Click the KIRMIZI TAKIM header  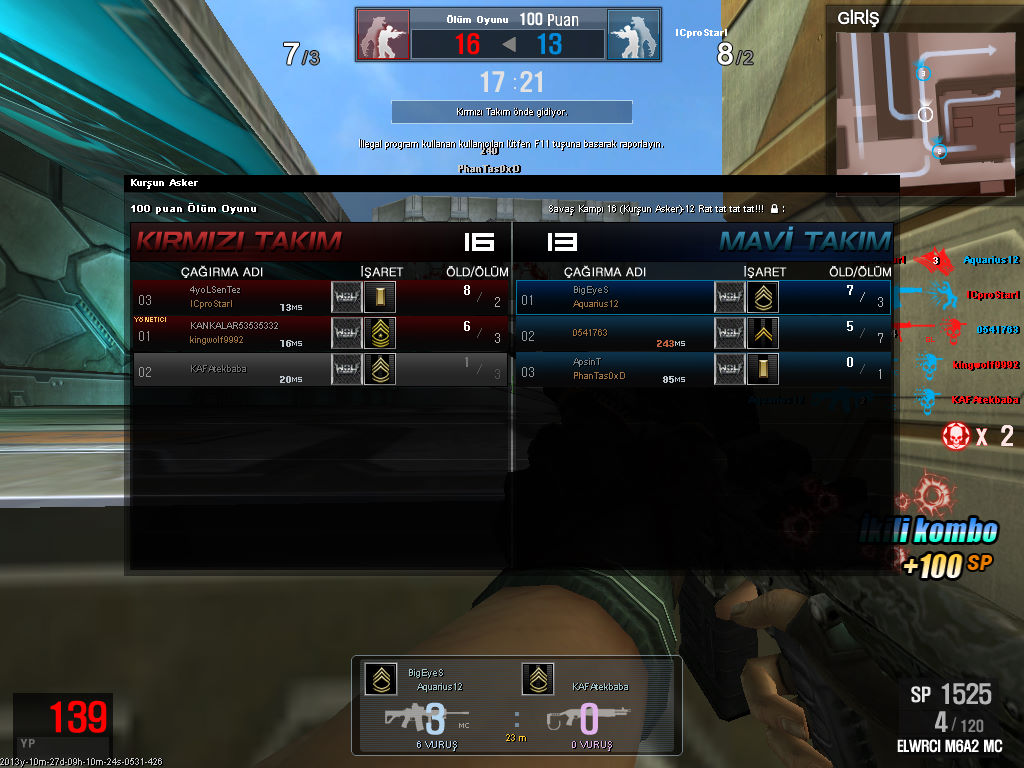click(x=239, y=241)
